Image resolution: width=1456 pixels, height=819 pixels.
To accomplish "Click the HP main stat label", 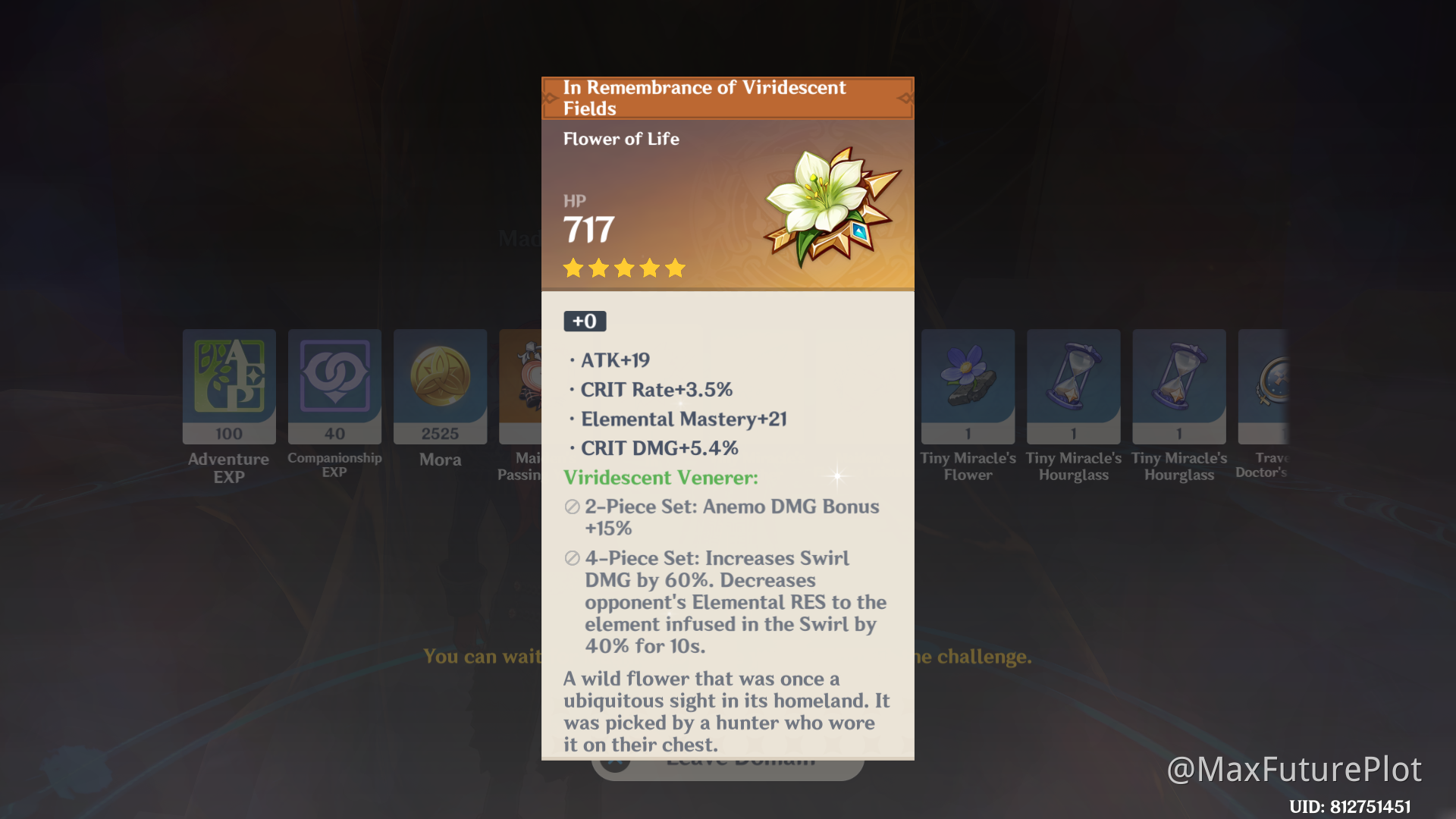I will point(575,201).
